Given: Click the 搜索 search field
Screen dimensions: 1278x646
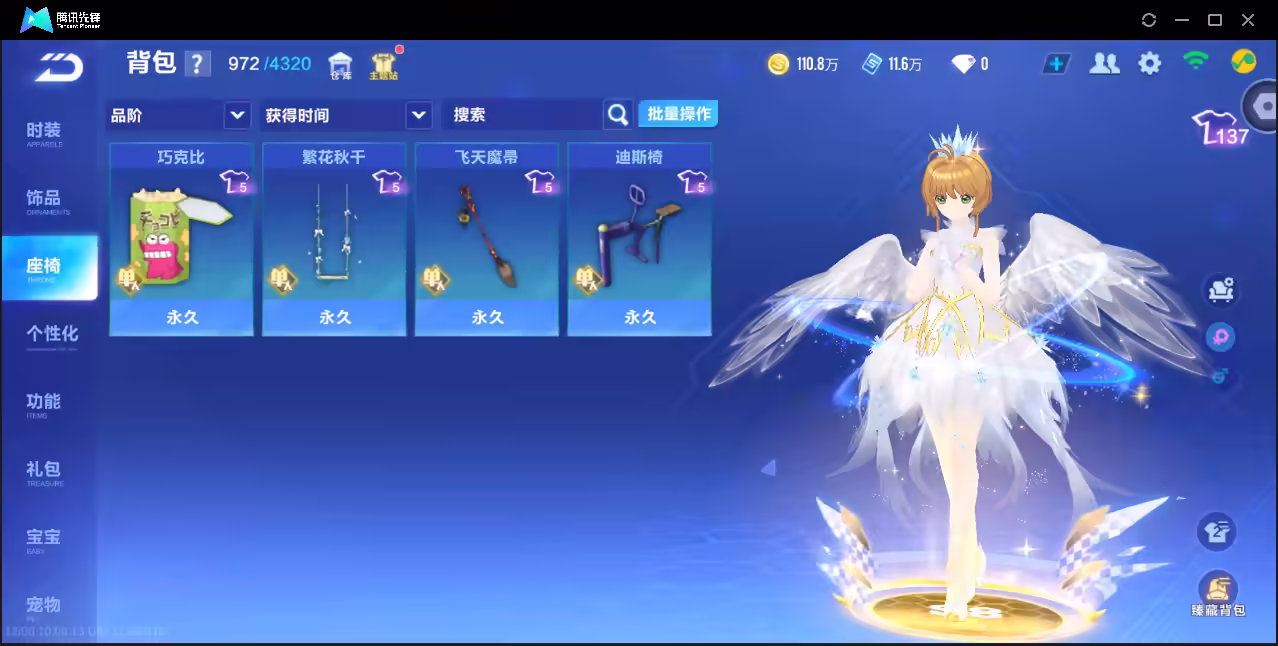Looking at the screenshot, I should pos(522,115).
